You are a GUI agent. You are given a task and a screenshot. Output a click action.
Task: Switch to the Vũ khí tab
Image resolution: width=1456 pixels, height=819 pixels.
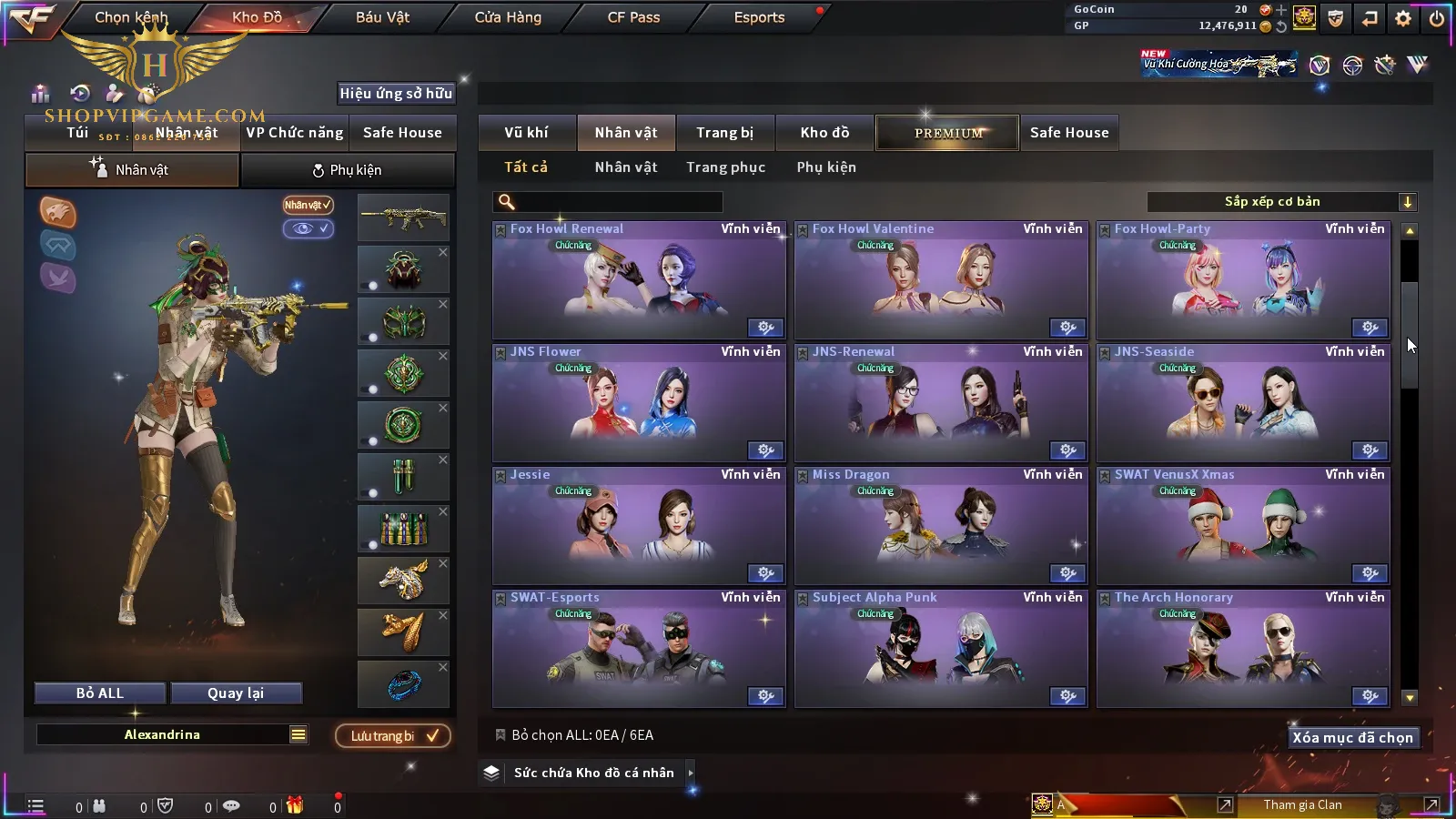coord(526,133)
